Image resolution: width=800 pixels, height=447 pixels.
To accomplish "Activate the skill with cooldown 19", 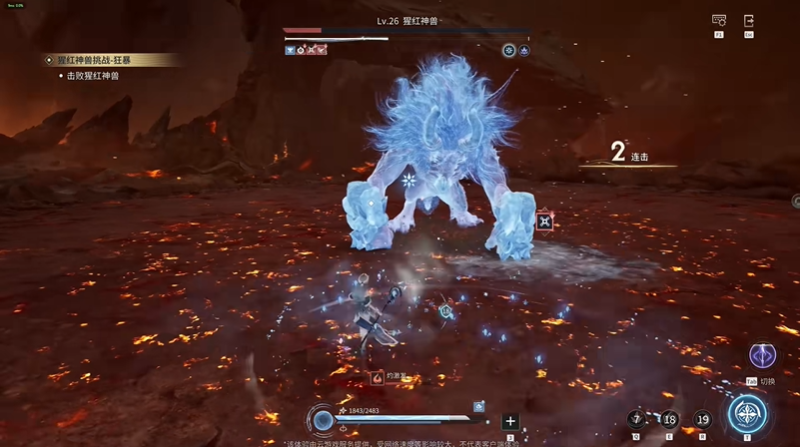I will pos(702,419).
